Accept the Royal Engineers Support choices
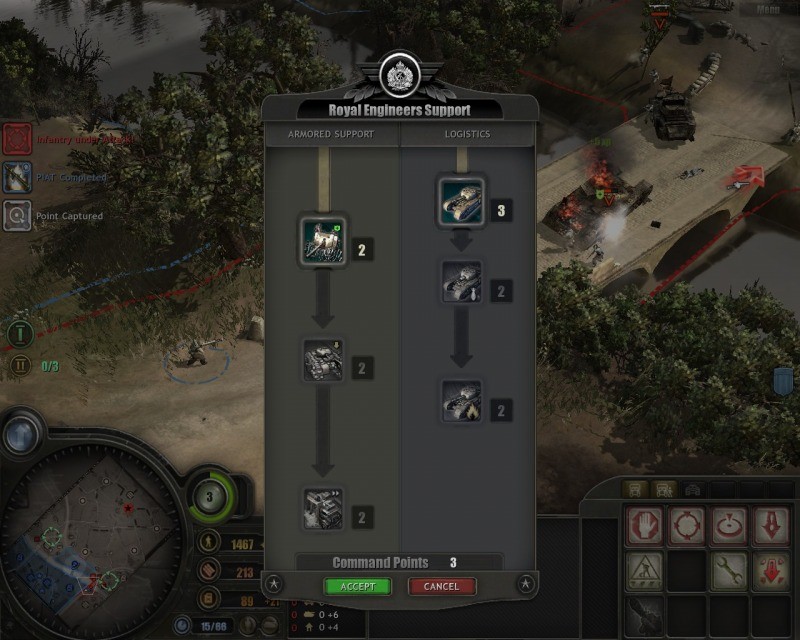 tap(357, 586)
